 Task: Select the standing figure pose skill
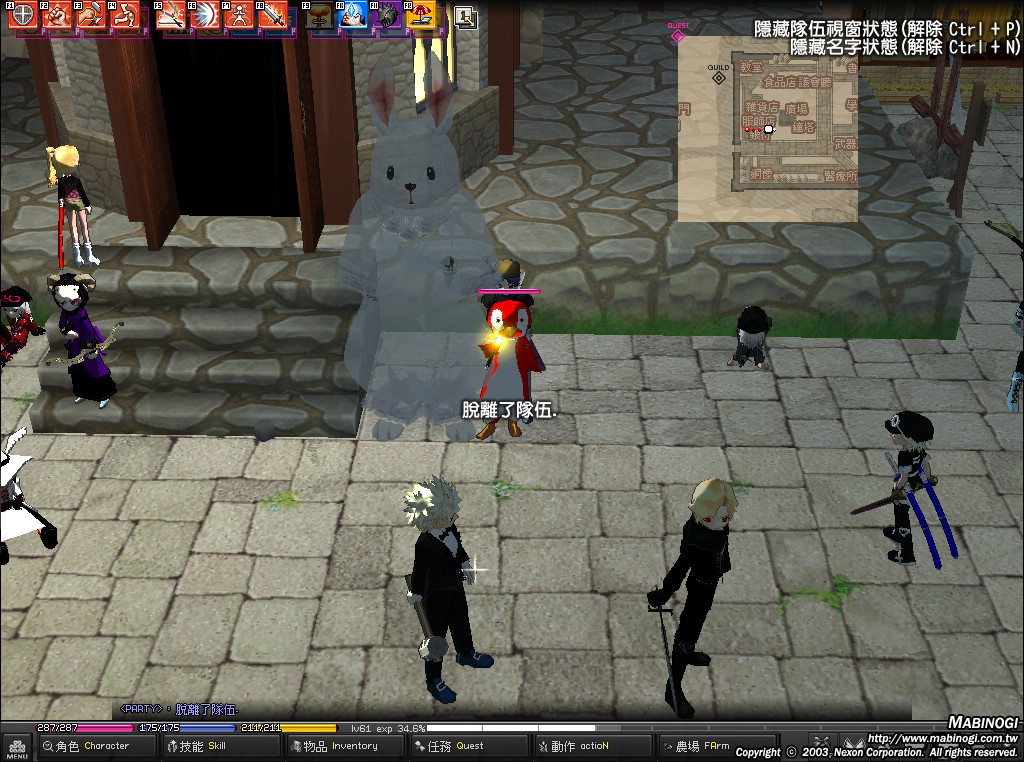coord(238,15)
